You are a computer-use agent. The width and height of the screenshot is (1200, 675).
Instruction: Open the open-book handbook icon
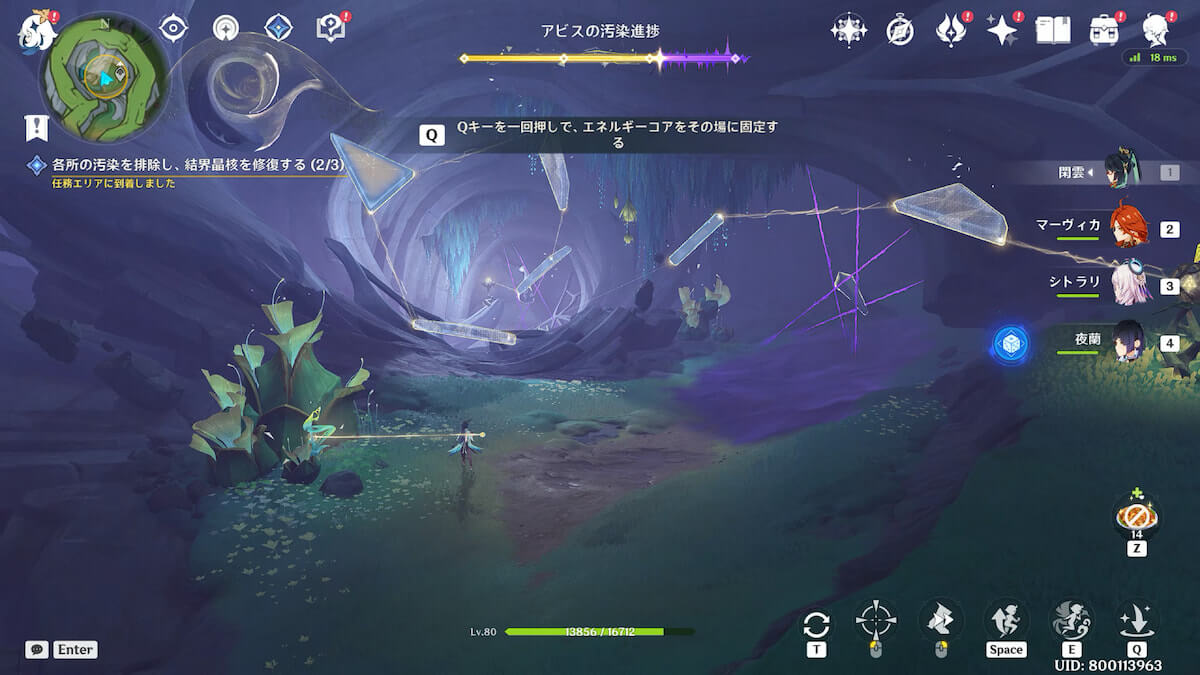click(x=1052, y=30)
